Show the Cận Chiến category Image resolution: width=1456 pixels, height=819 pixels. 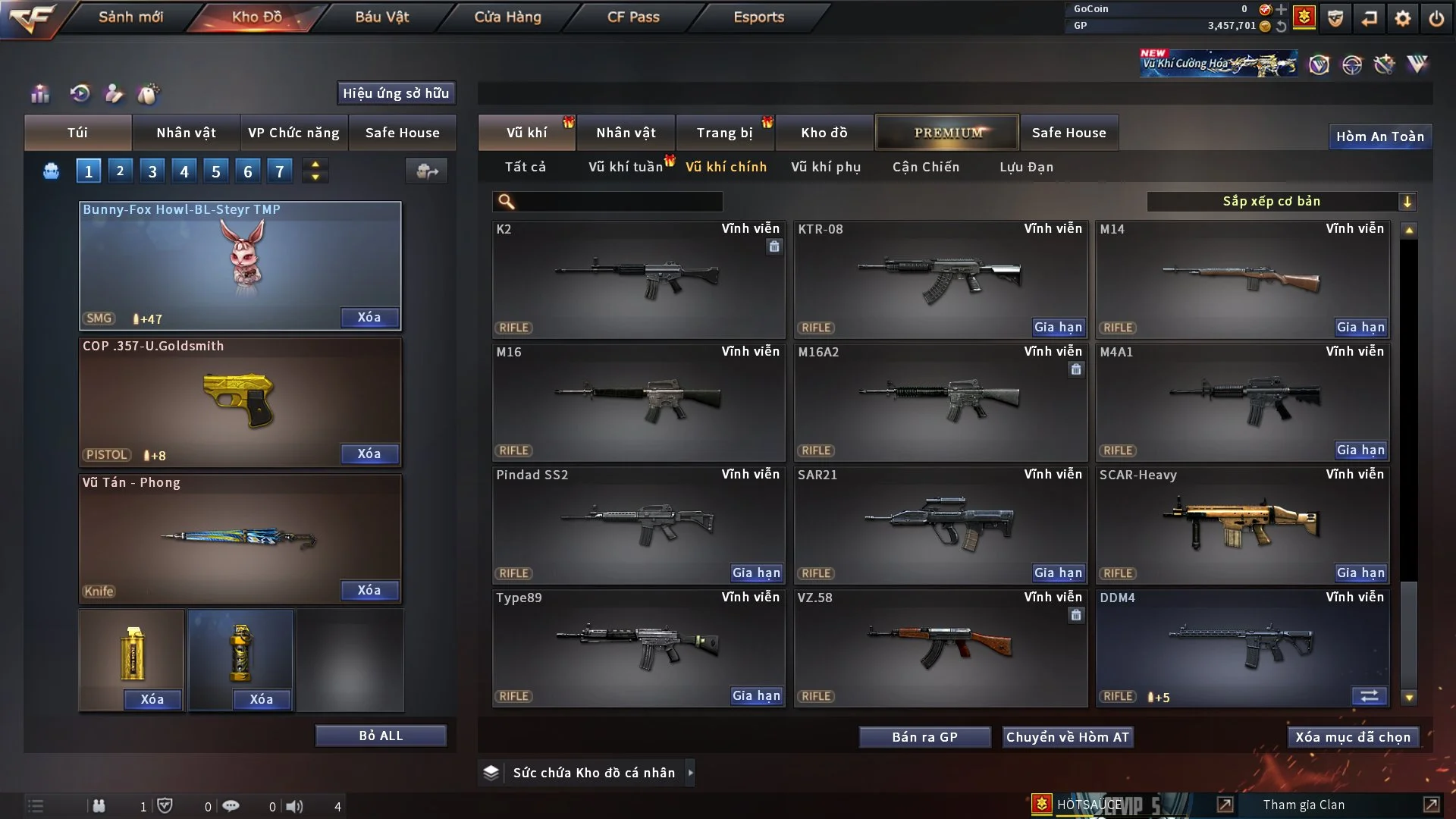point(926,167)
